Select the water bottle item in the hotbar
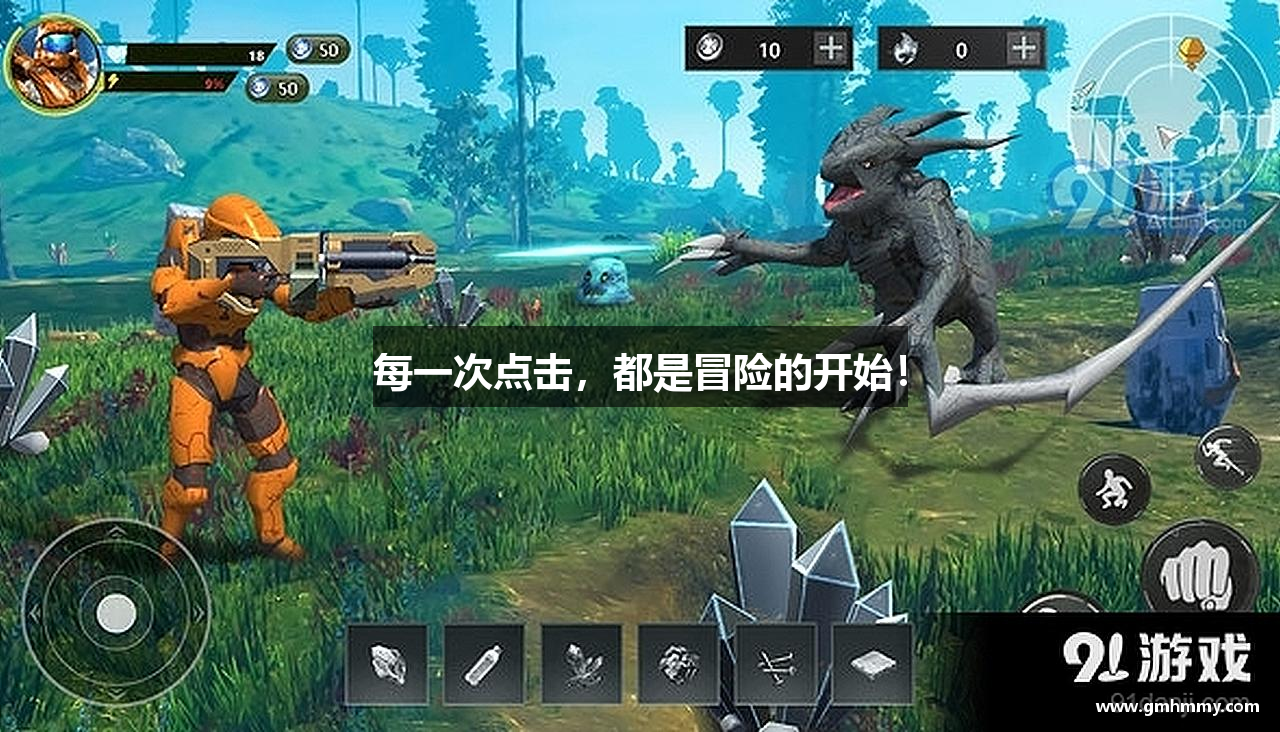 [x=482, y=662]
